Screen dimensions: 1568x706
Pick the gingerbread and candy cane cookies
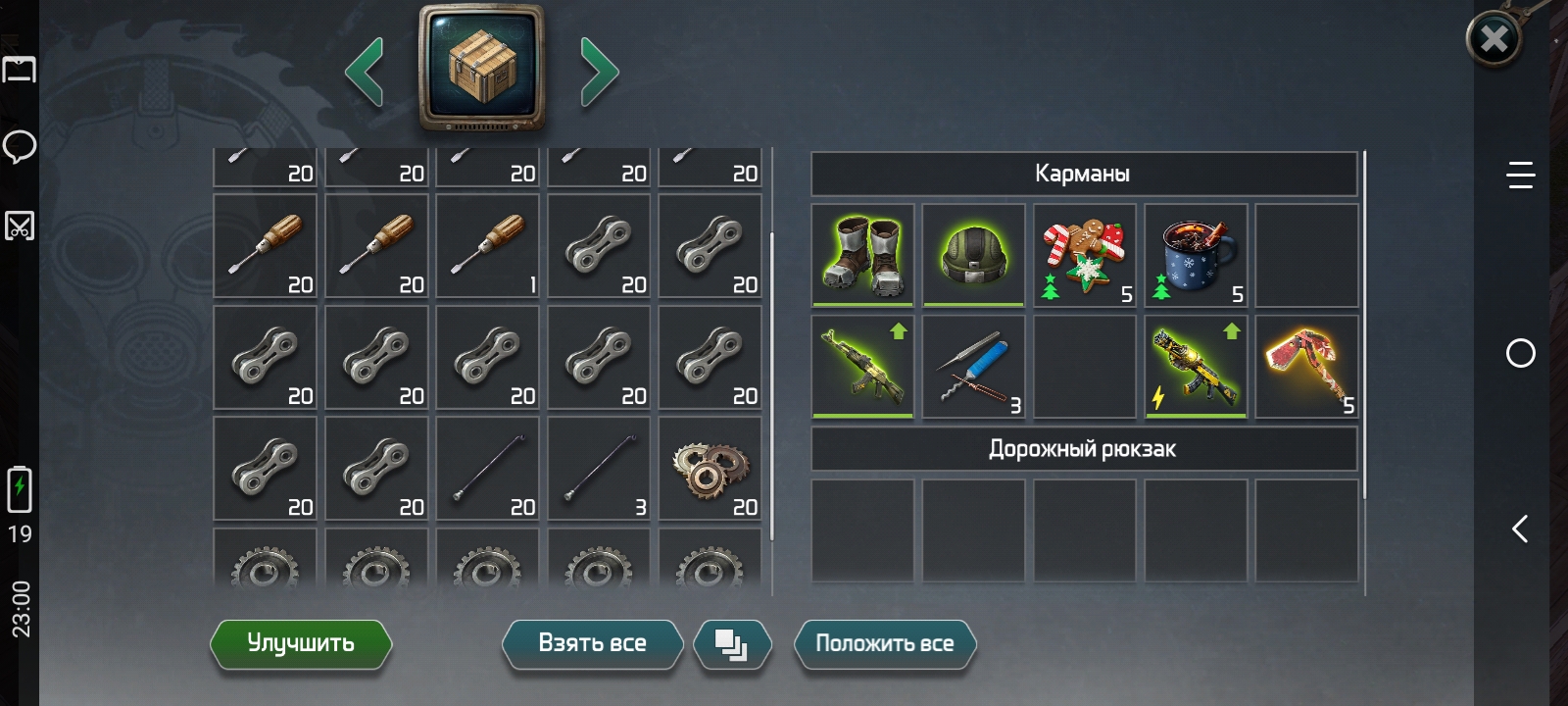(1085, 256)
